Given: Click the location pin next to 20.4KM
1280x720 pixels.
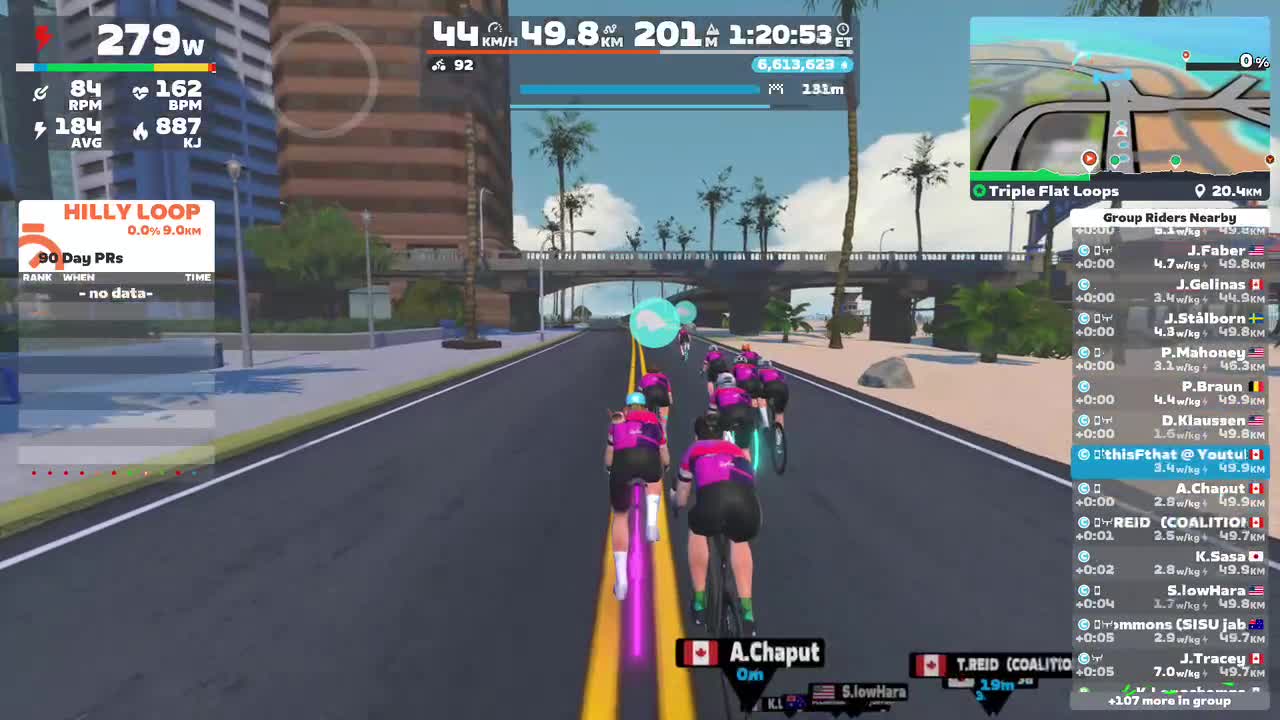Looking at the screenshot, I should [1201, 190].
